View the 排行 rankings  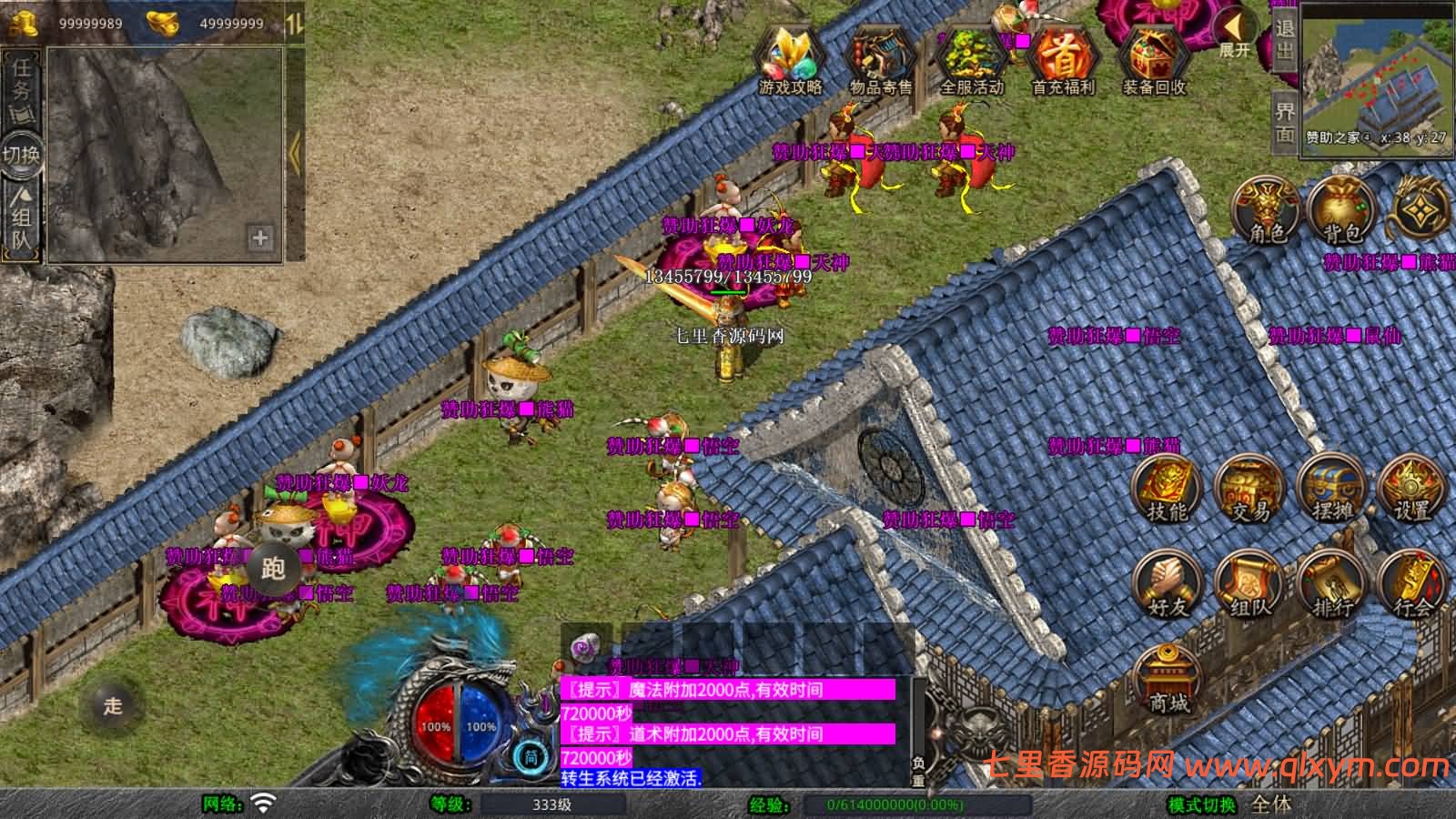(1331, 585)
